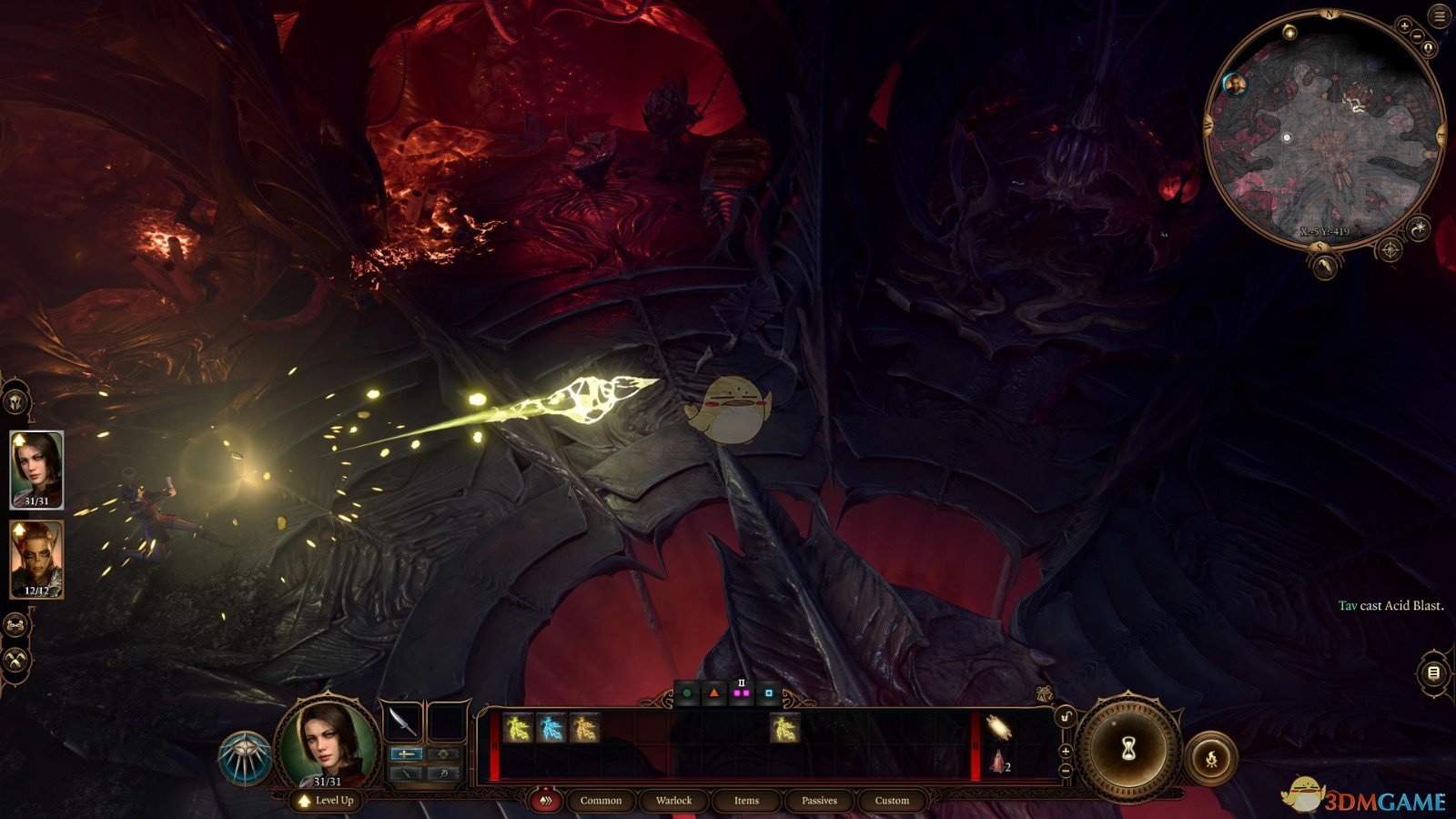
Task: Open the campfire rest button
Action: click(1211, 757)
